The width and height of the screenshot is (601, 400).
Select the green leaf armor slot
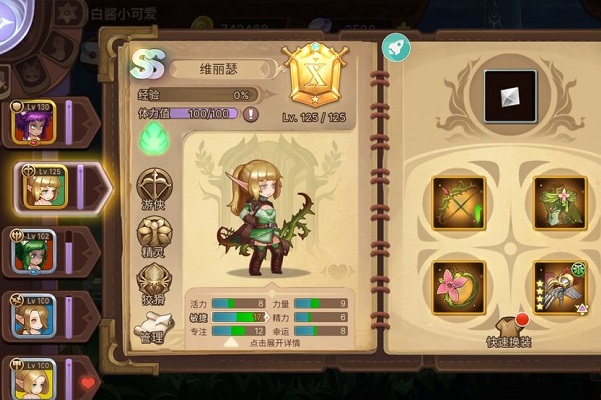click(559, 203)
